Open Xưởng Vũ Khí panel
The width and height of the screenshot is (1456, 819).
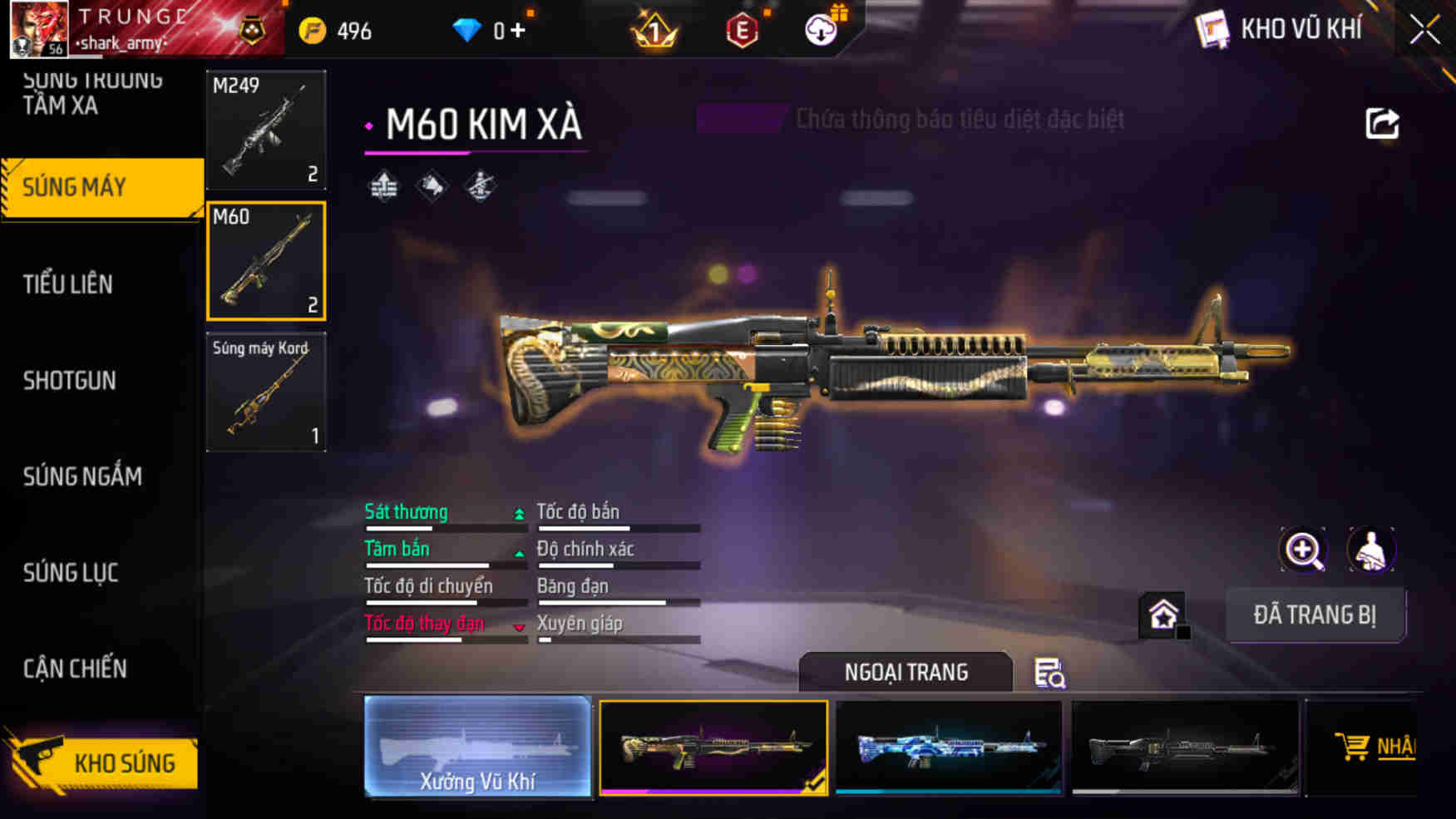477,748
